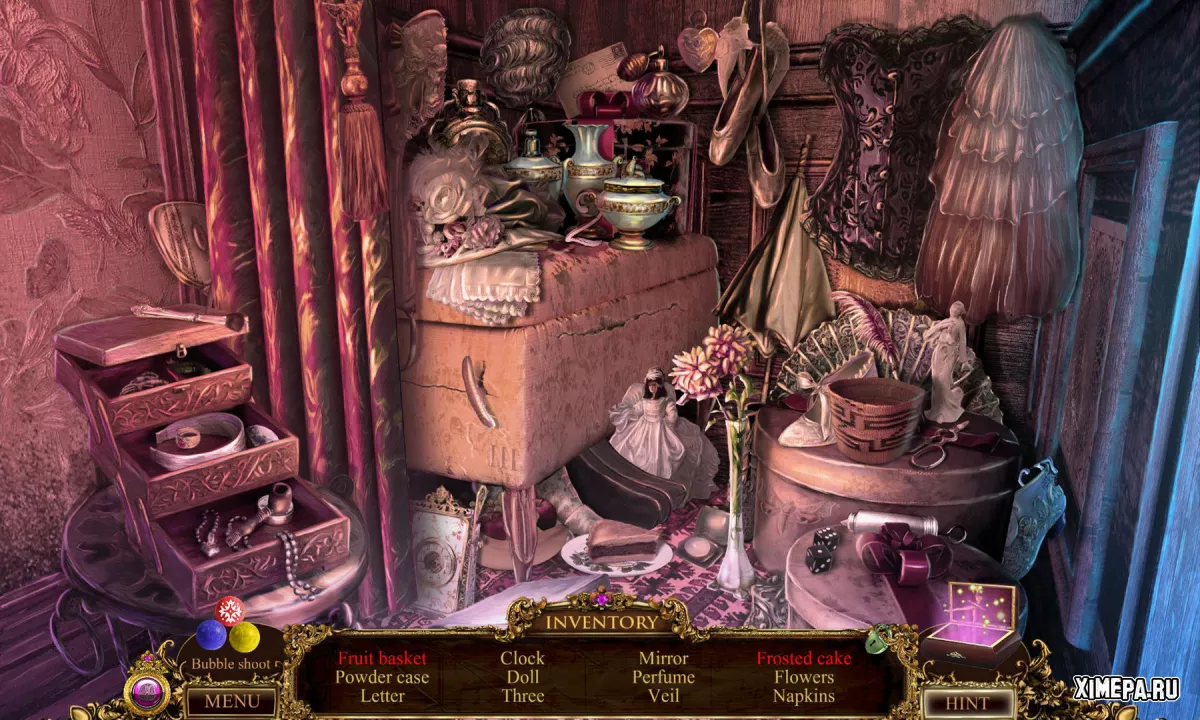Choose 'Perfume' in the item list

663,677
